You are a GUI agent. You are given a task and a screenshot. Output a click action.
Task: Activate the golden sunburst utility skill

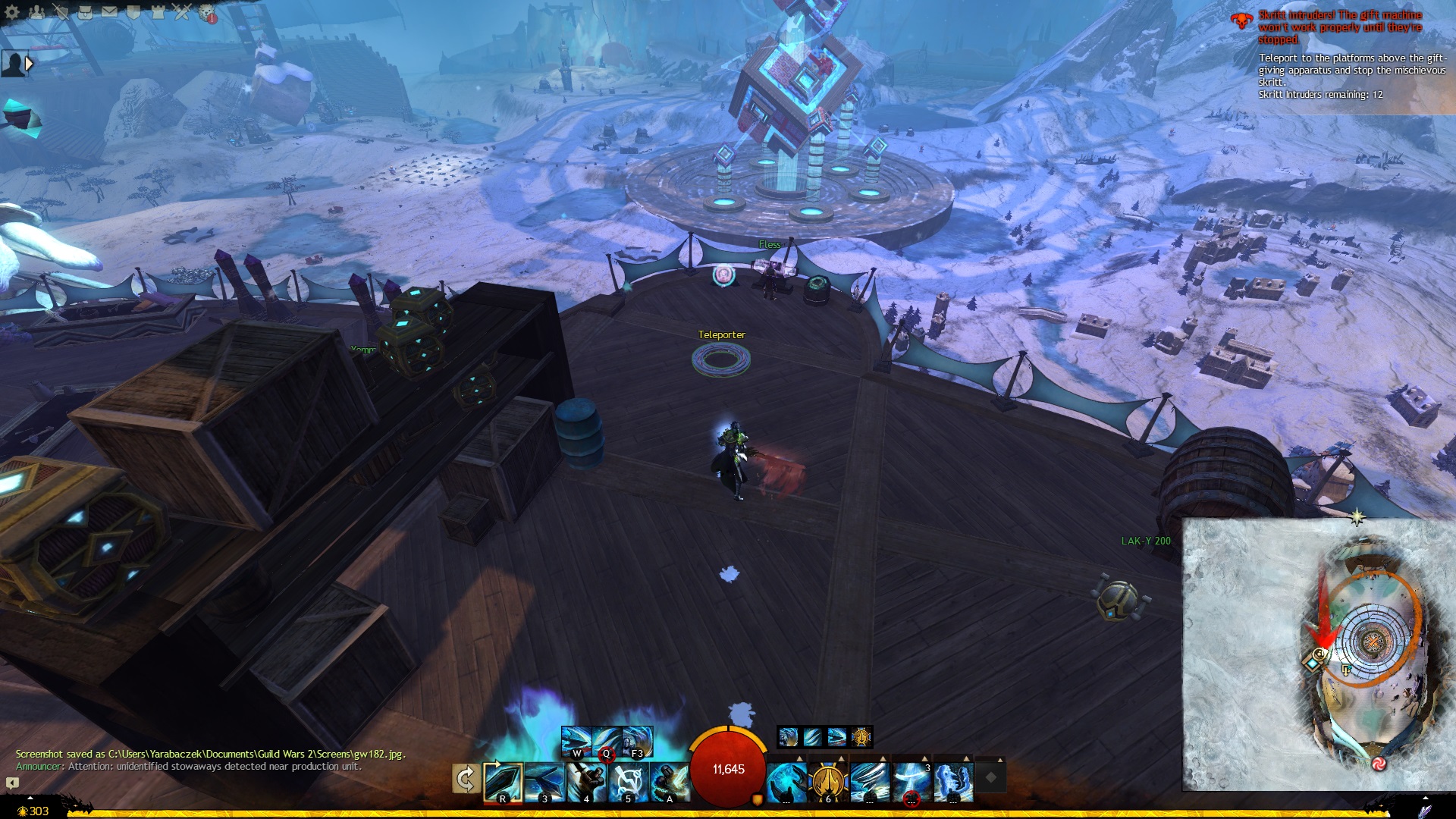(827, 782)
